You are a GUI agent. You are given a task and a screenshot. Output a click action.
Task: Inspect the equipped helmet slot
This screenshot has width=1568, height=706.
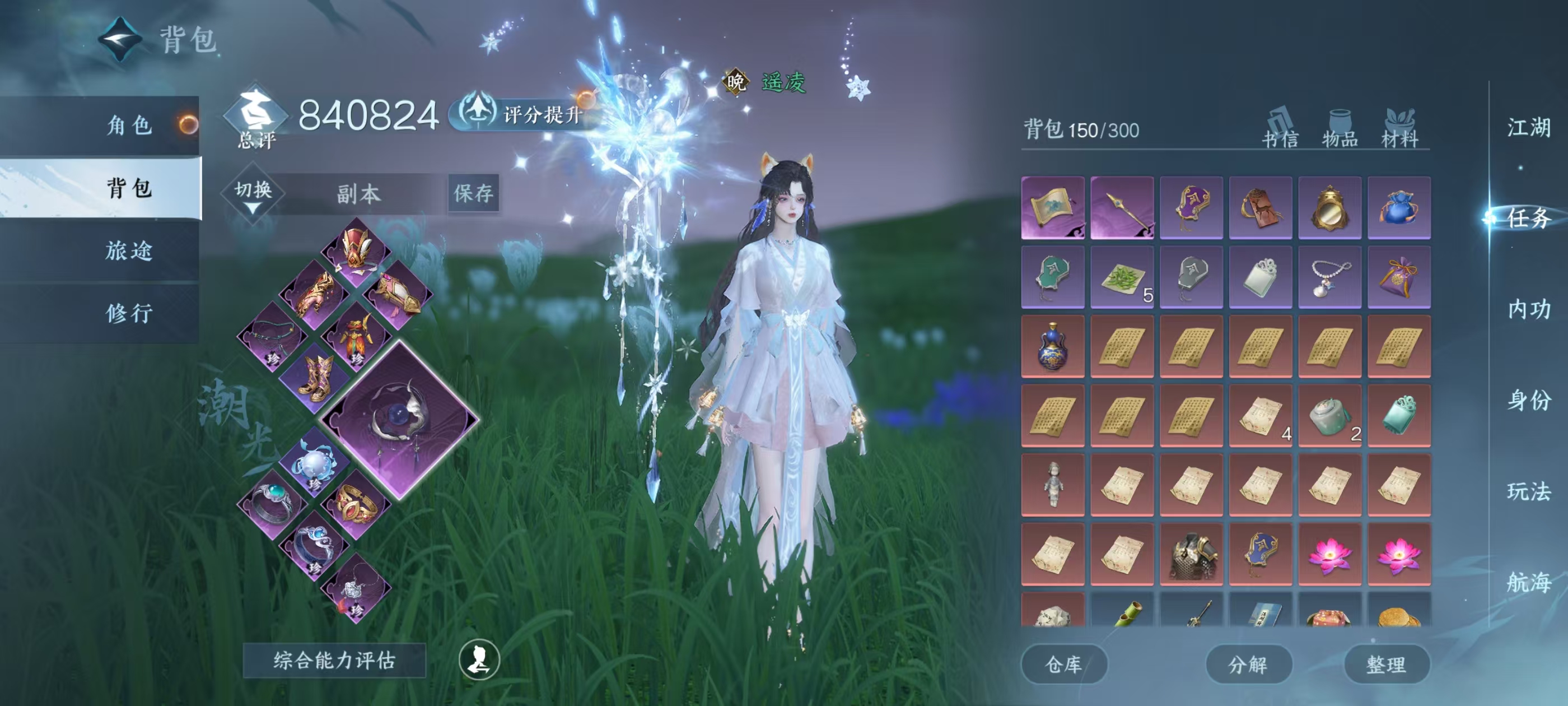coord(356,252)
